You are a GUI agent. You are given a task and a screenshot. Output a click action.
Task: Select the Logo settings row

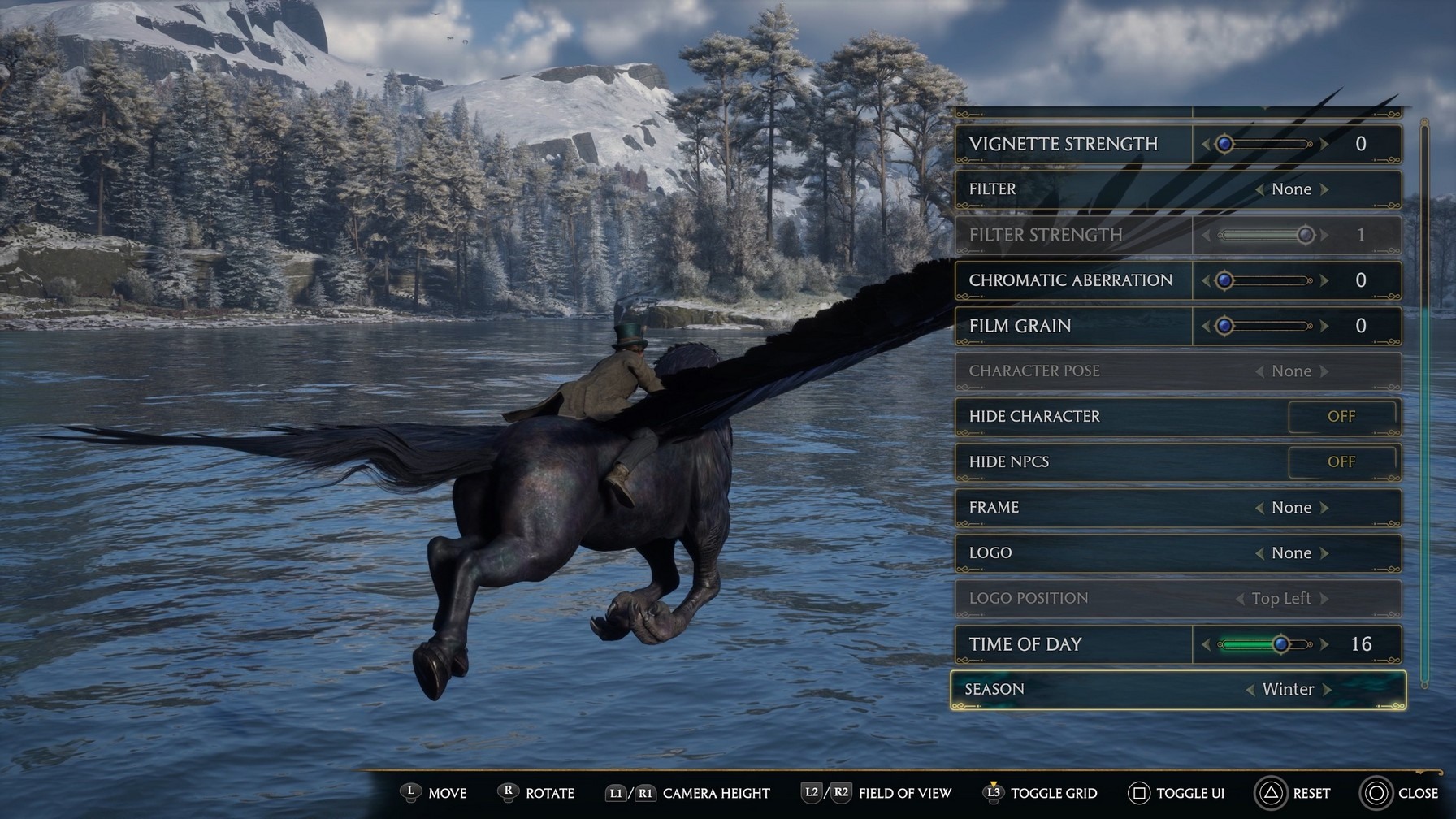[1072, 553]
